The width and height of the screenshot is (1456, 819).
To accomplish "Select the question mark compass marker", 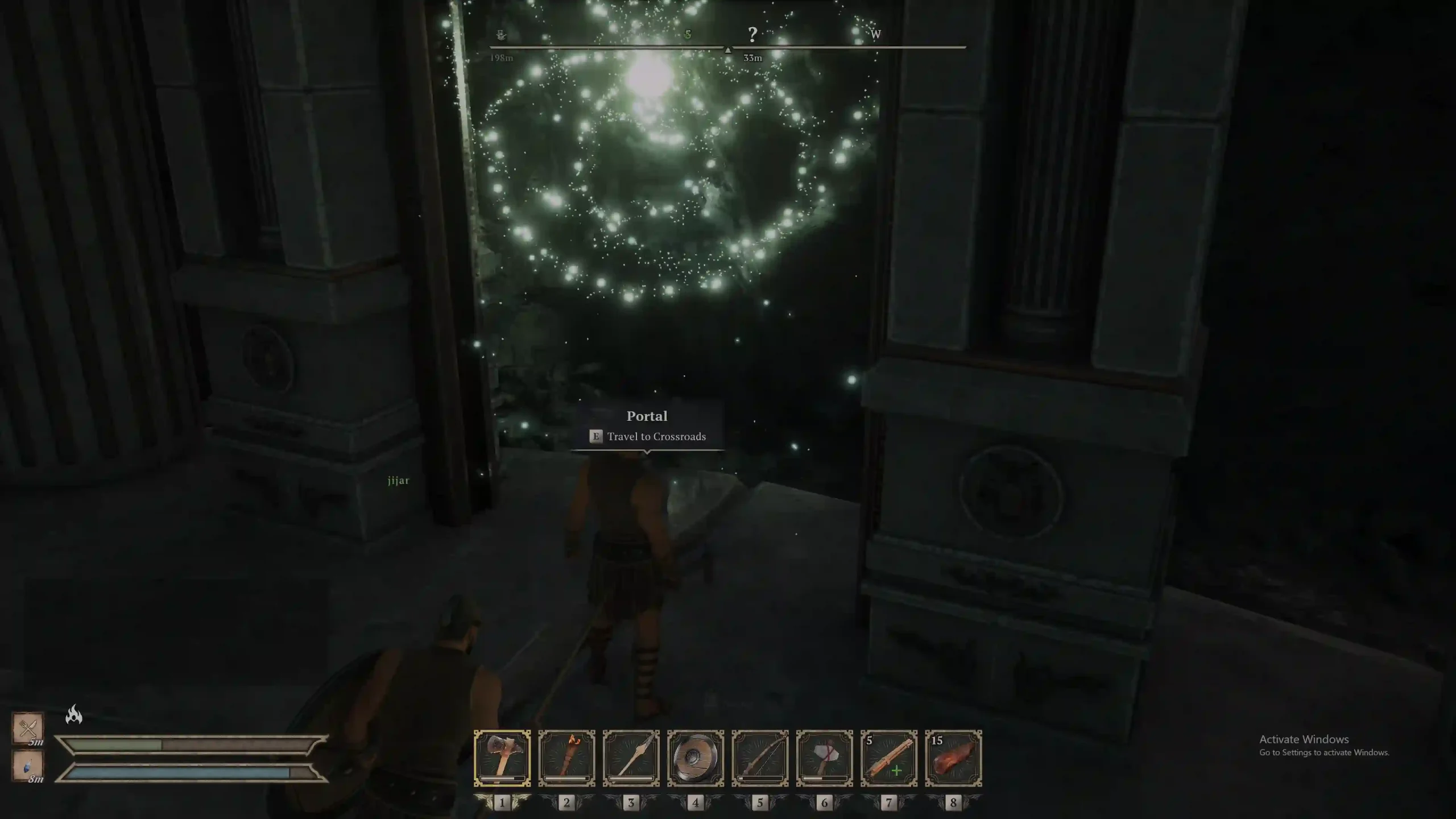I will click(x=752, y=35).
